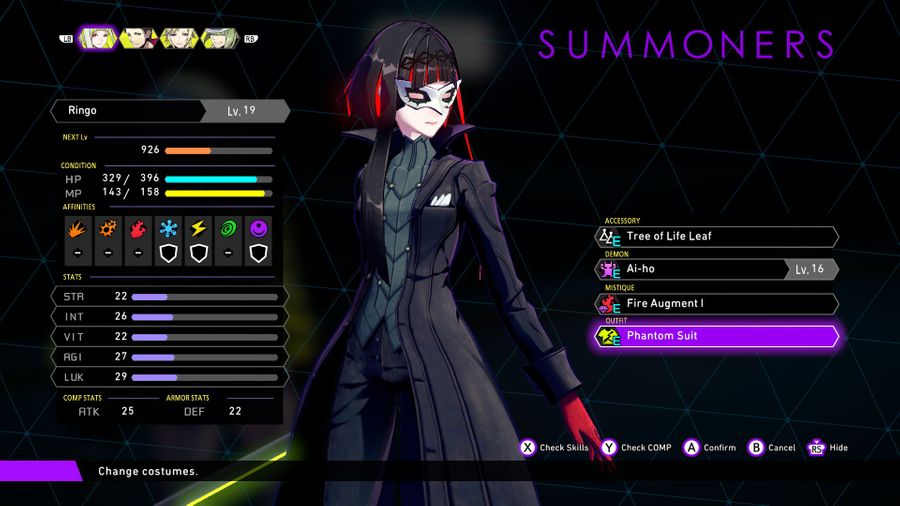Choose the Fire Augment I mistique slot
This screenshot has width=900, height=506.
(716, 303)
